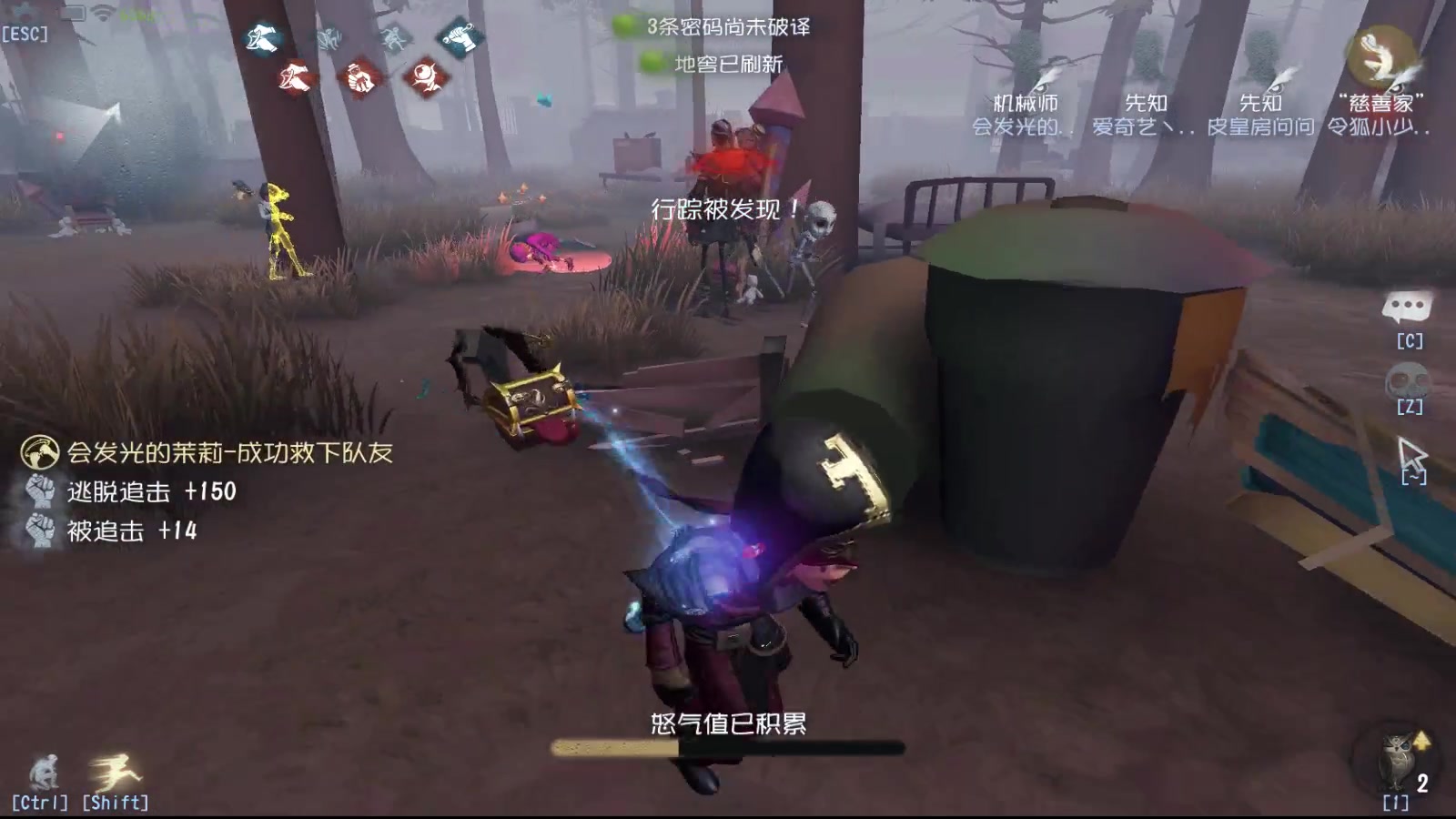
Task: Toggle the faded crawling survivor persona icon
Action: tap(330, 40)
